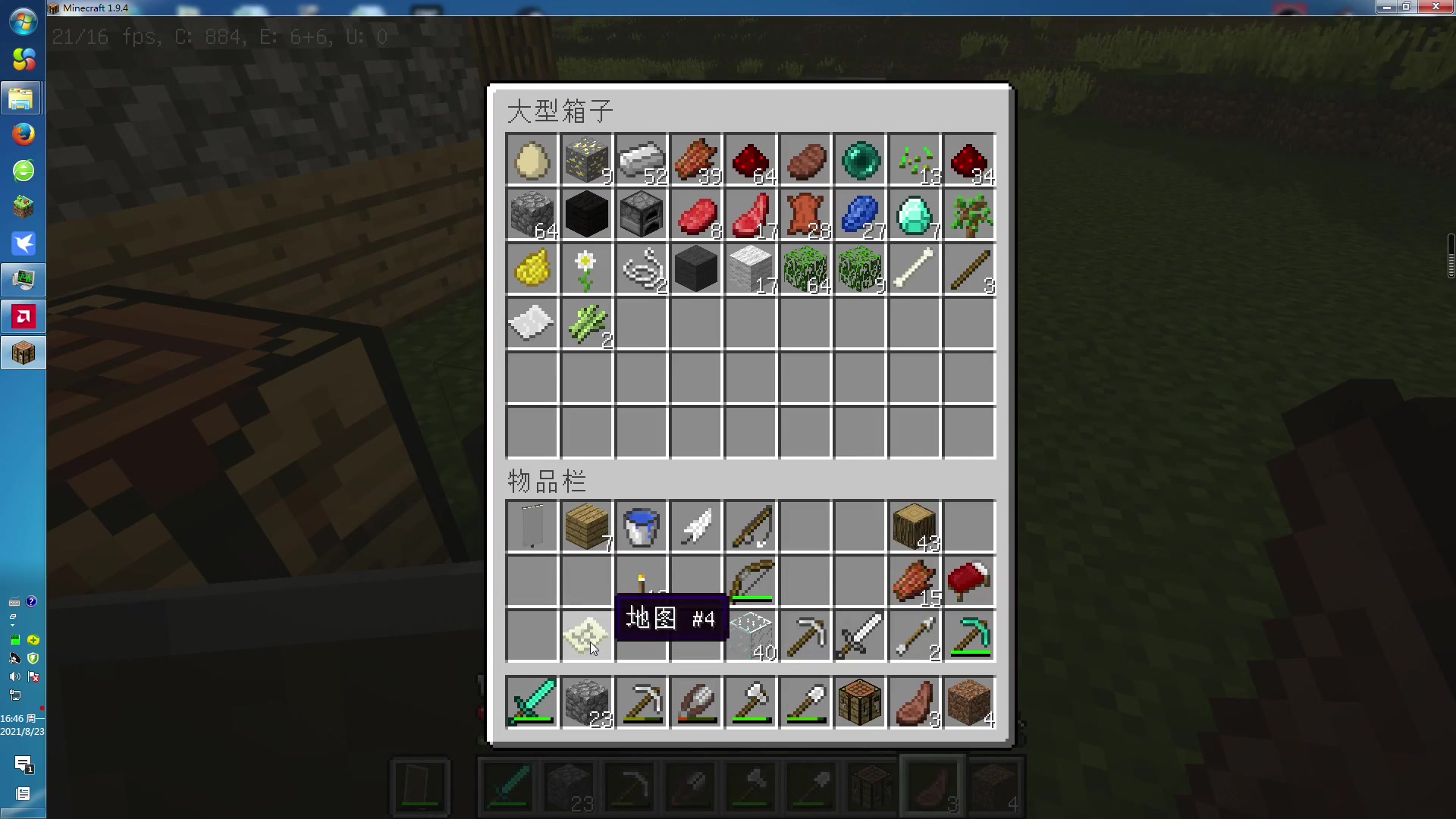
Task: Grab the ender pearl from the chest
Action: (859, 160)
